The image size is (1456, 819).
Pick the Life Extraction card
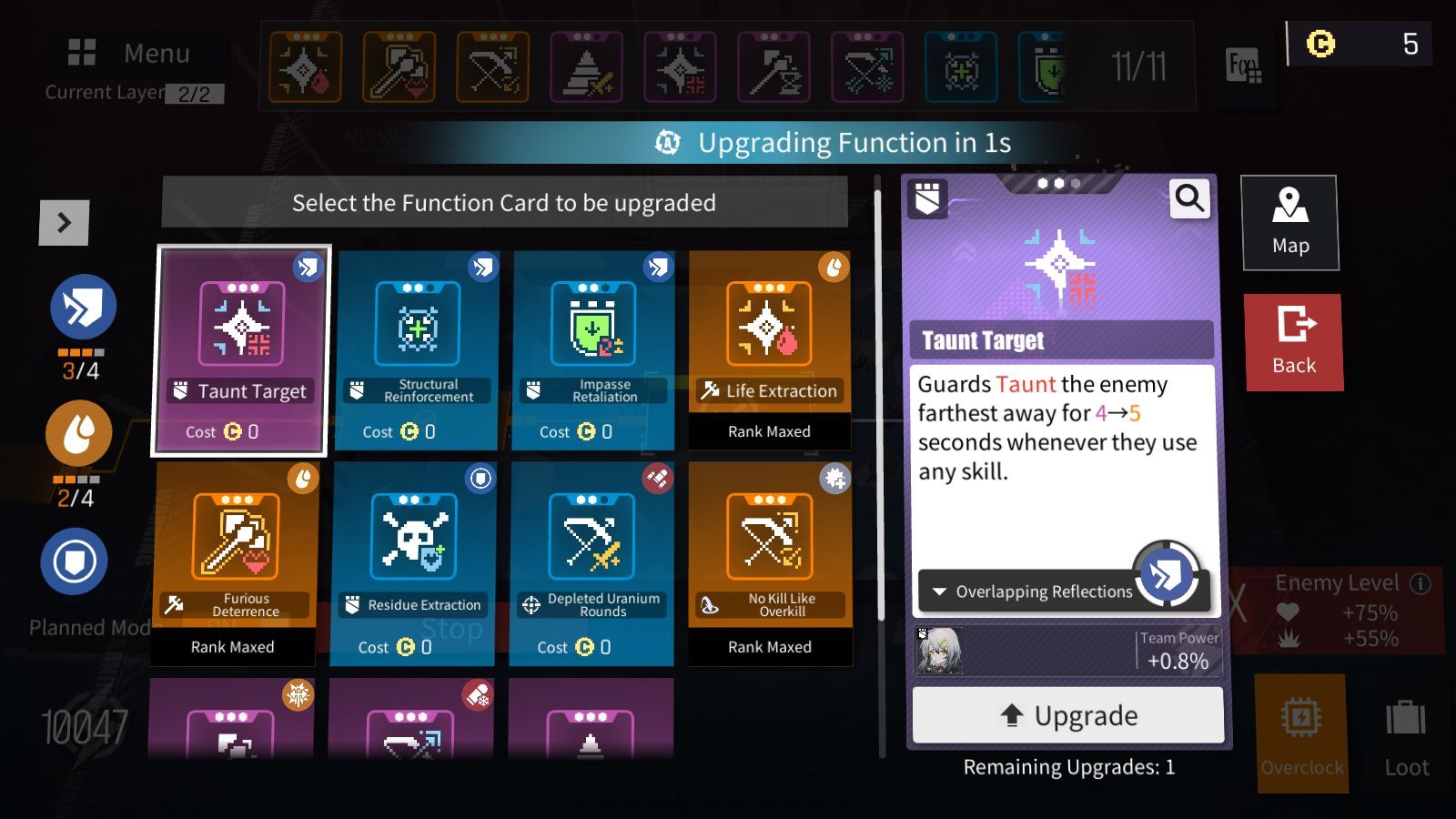click(770, 350)
